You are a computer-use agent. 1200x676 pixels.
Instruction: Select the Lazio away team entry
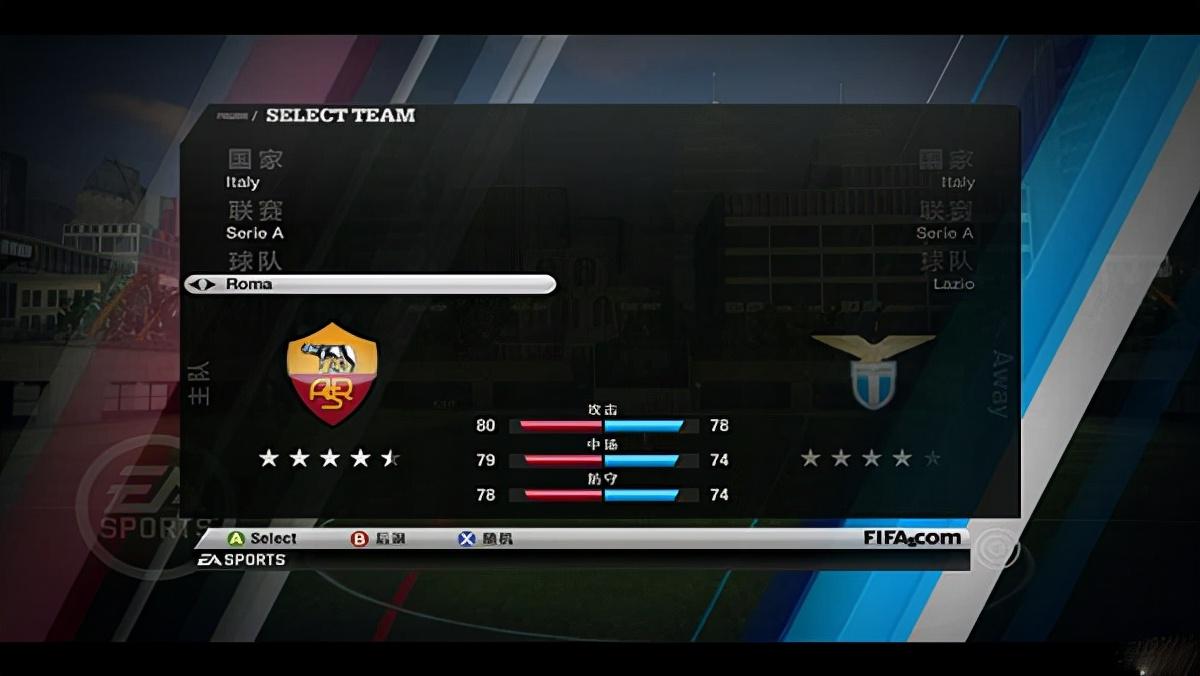pos(953,284)
